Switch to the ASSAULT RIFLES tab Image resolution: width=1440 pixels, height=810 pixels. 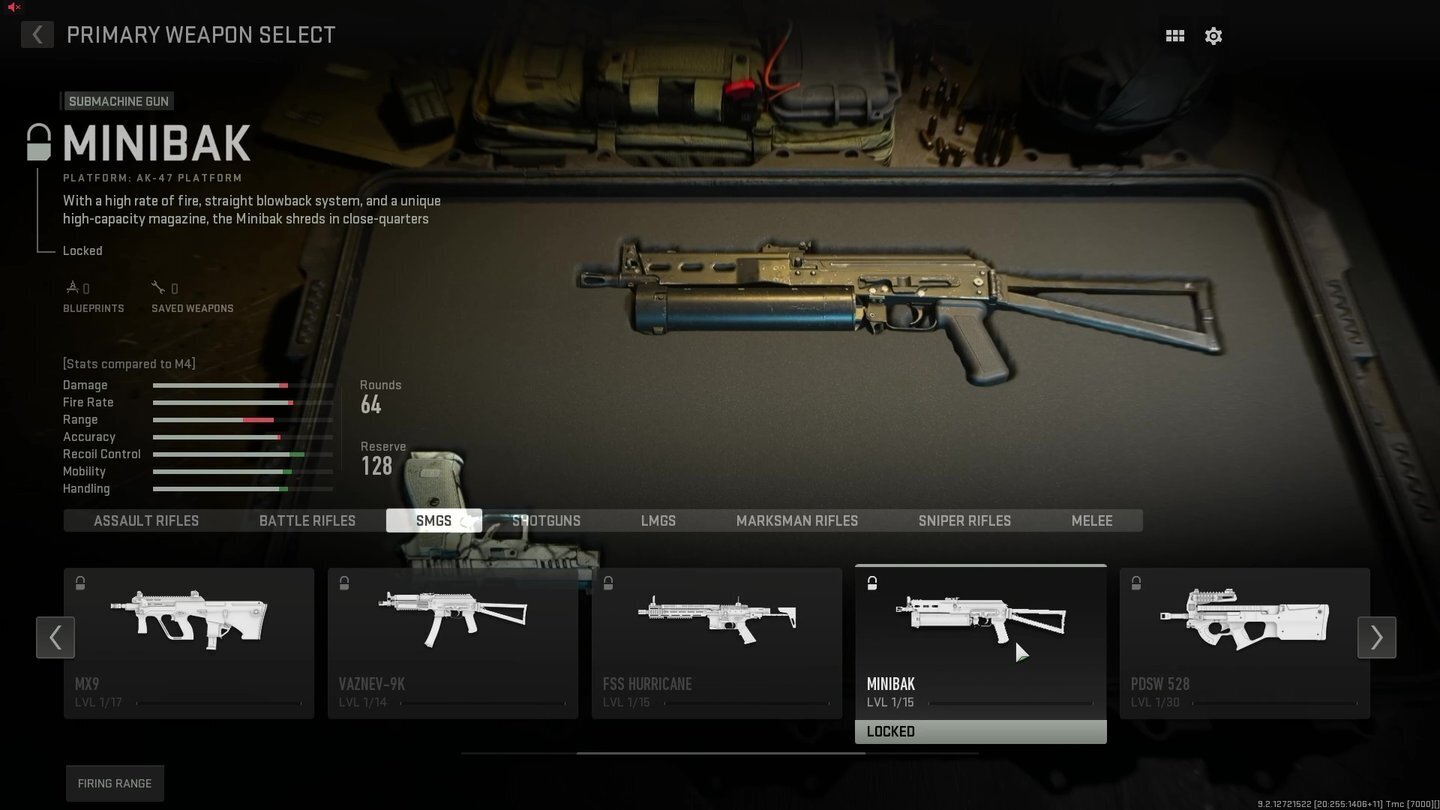[x=146, y=520]
